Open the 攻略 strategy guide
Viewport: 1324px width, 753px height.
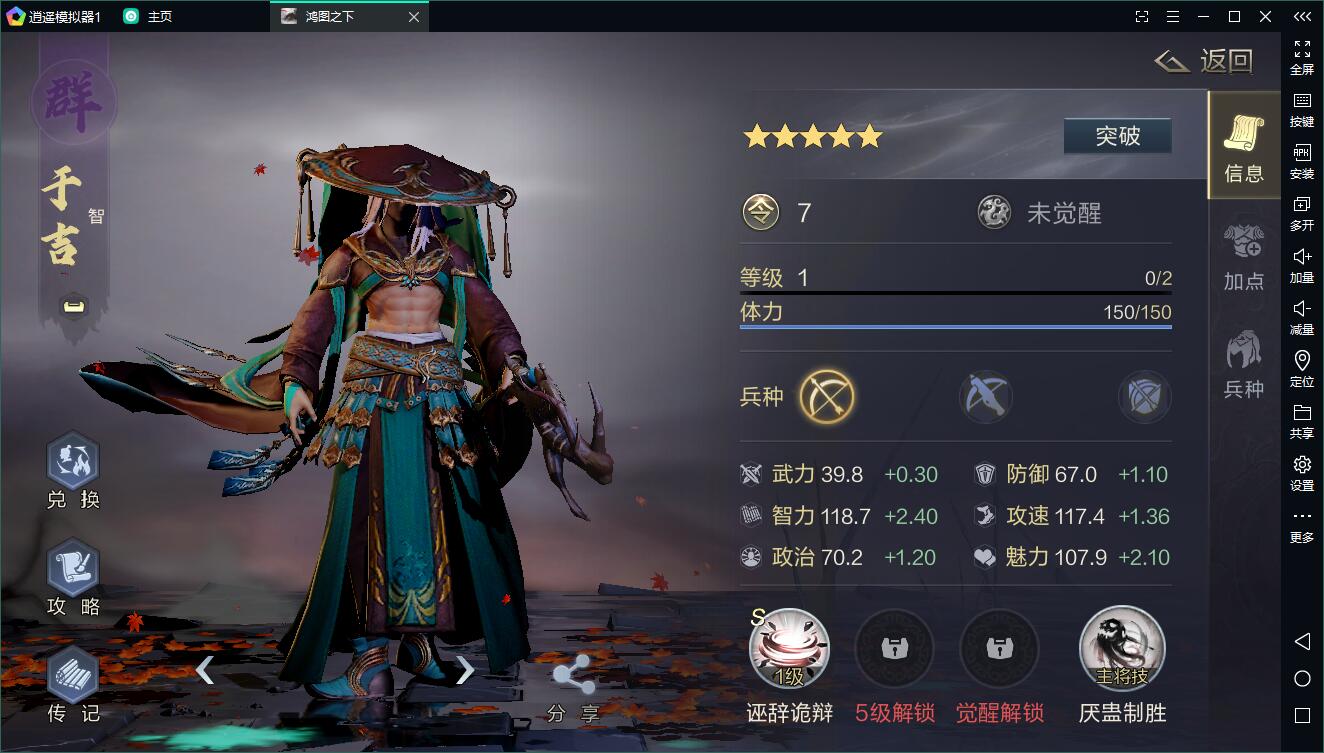[73, 577]
